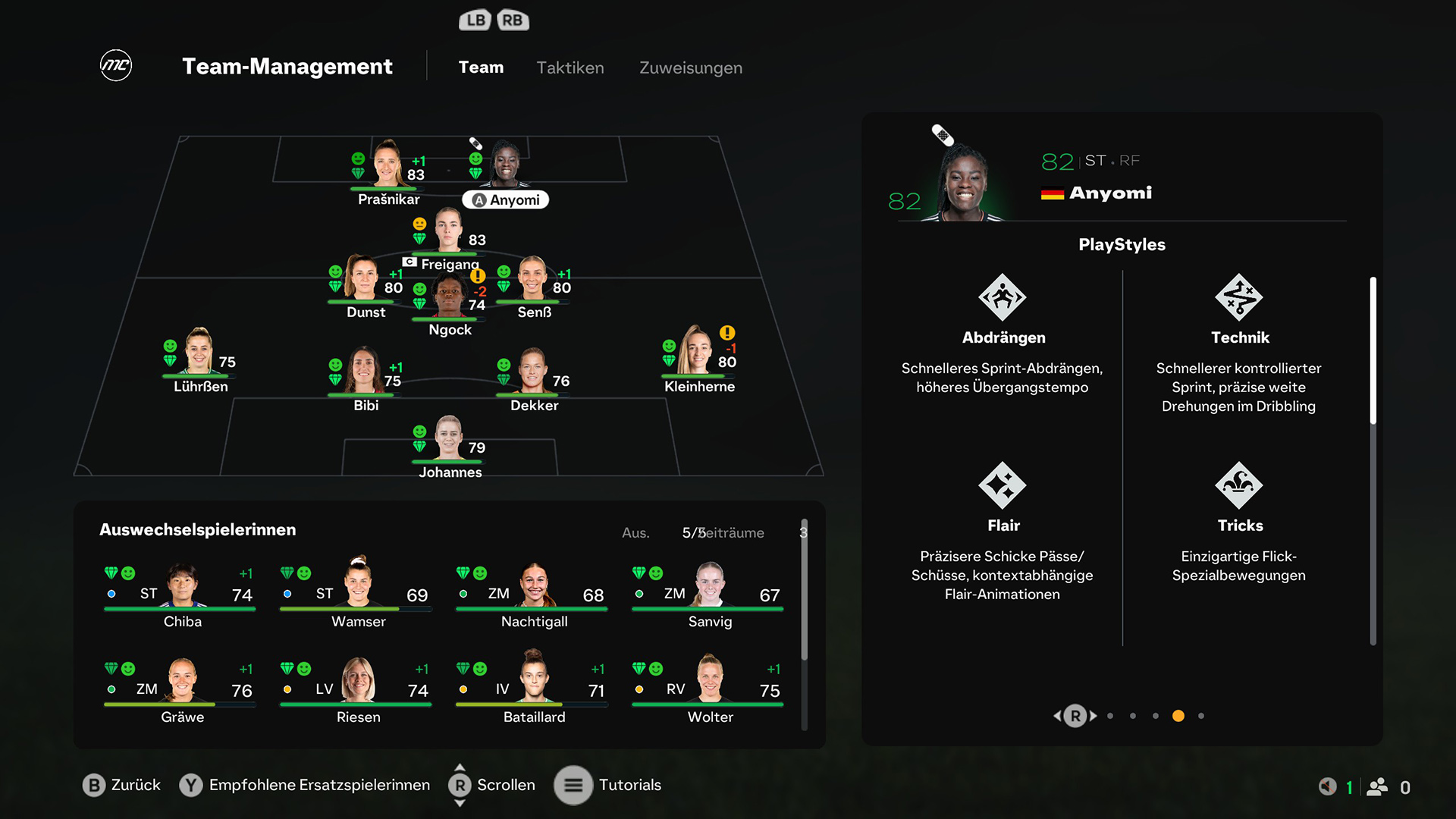Select the last pagination dot
The height and width of the screenshot is (819, 1456).
1200,715
